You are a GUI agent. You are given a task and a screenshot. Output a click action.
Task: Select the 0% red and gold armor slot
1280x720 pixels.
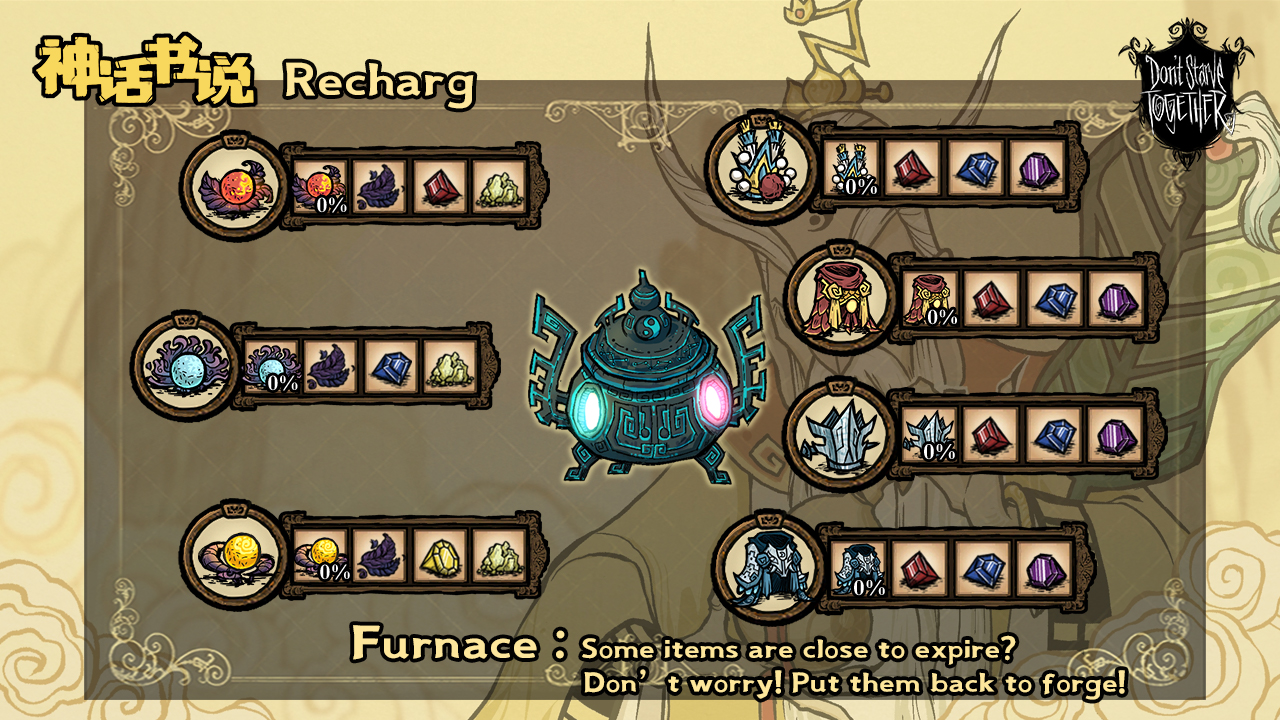tap(931, 299)
